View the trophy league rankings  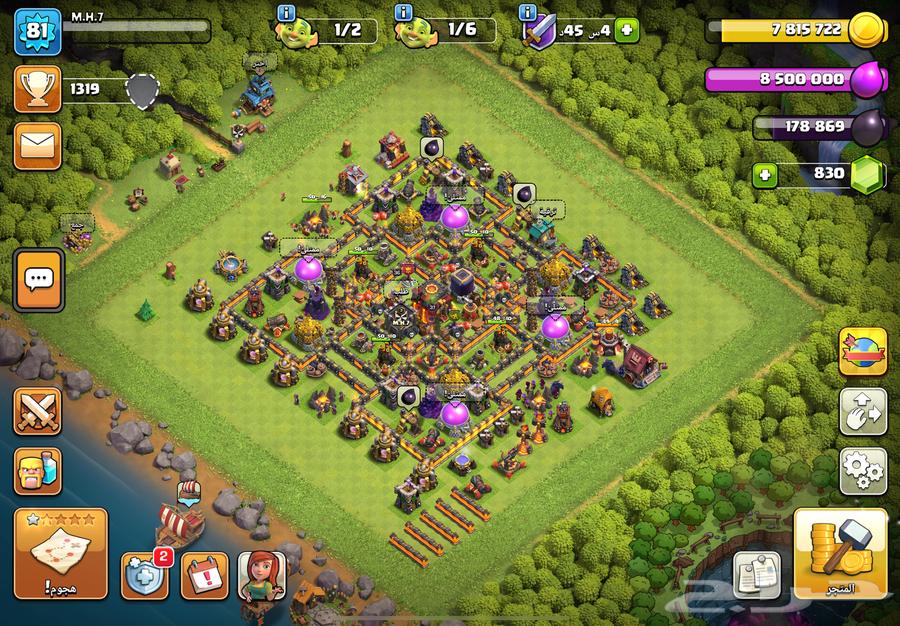38,90
